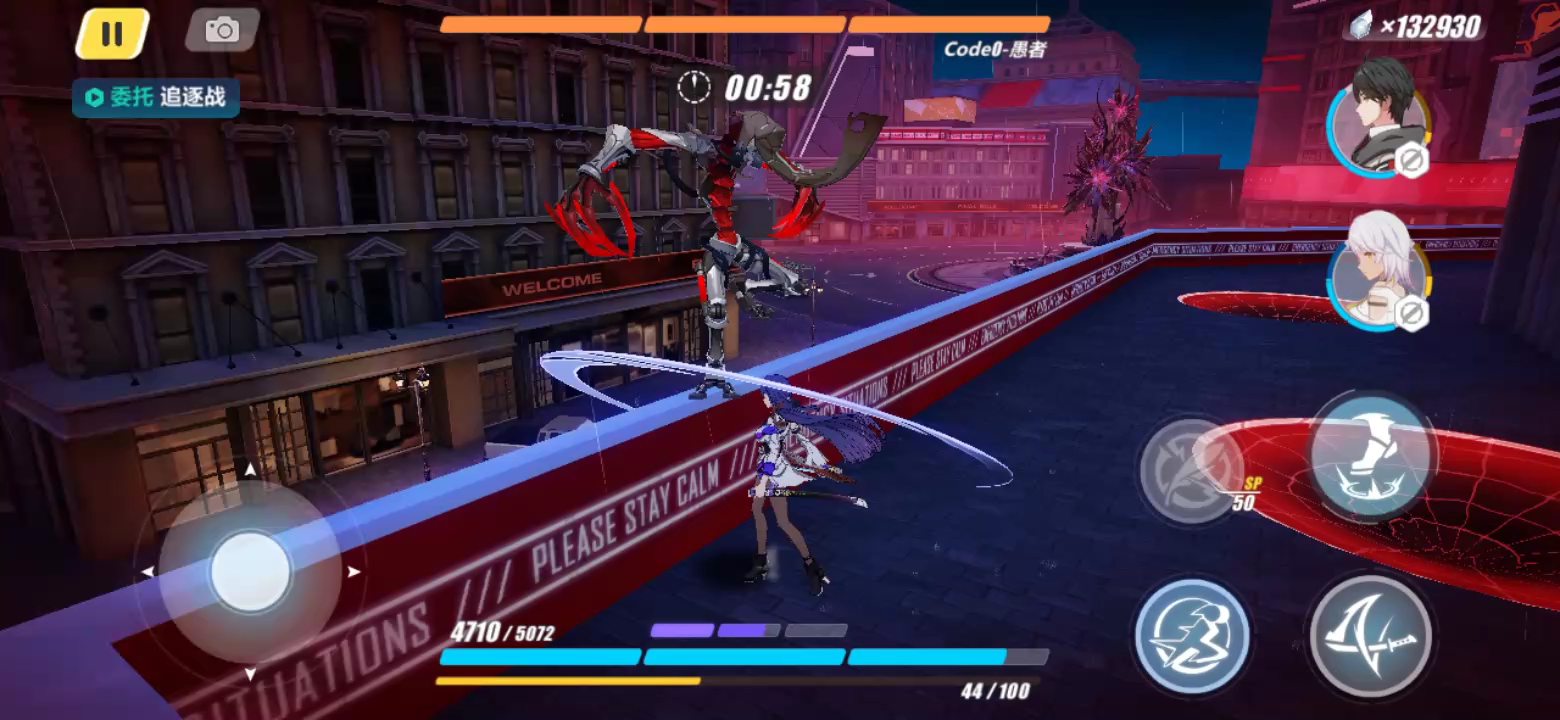Image resolution: width=1560 pixels, height=720 pixels.
Task: Trigger the evade dash button
Action: [x=1192, y=636]
